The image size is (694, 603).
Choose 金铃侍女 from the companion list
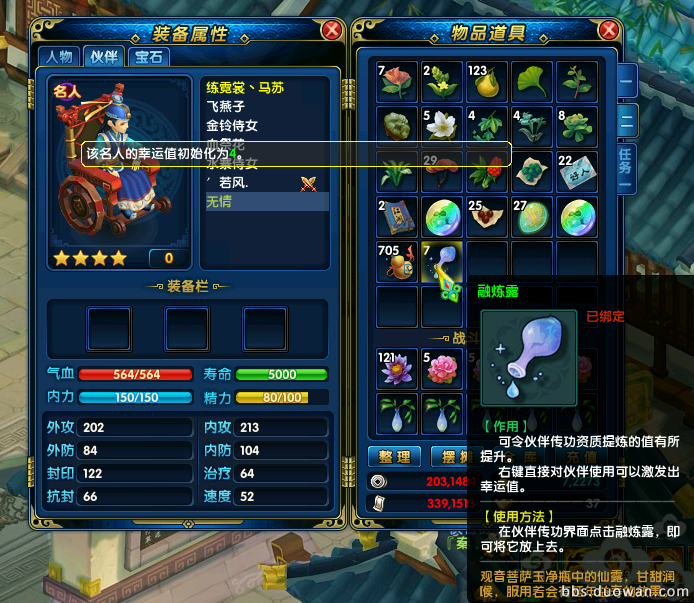pyautogui.click(x=231, y=126)
